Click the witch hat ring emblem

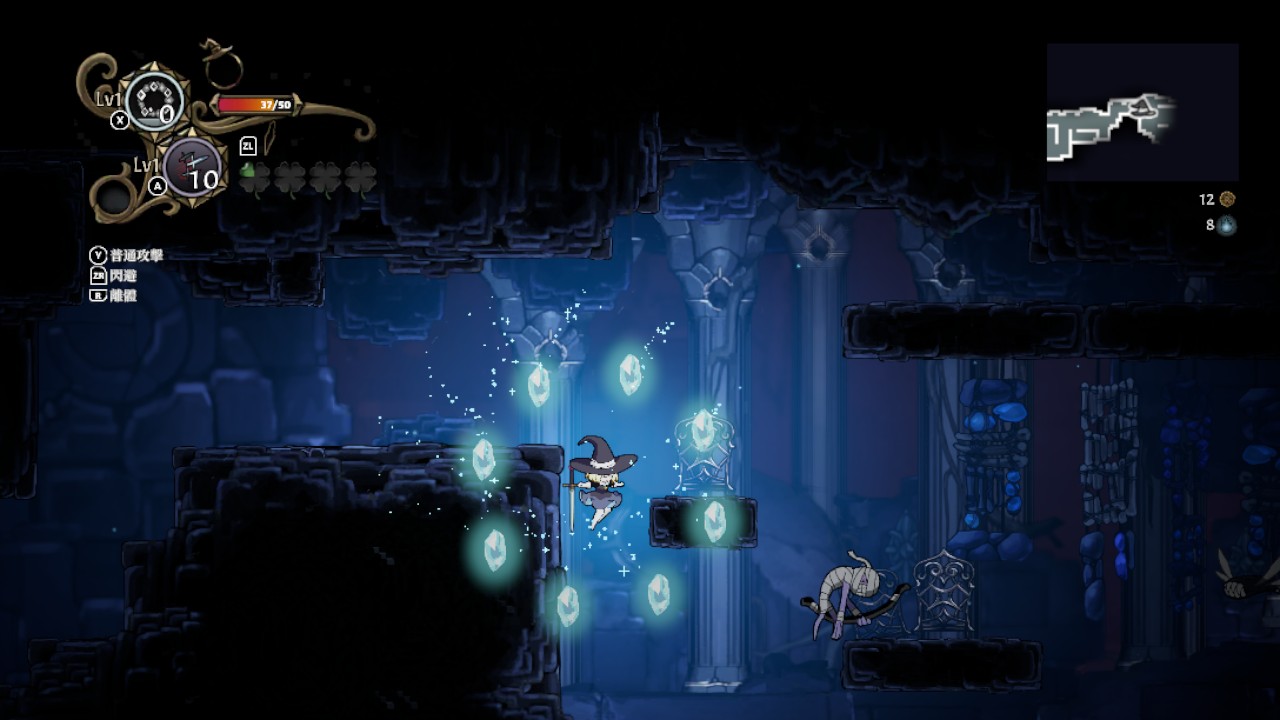(220, 66)
